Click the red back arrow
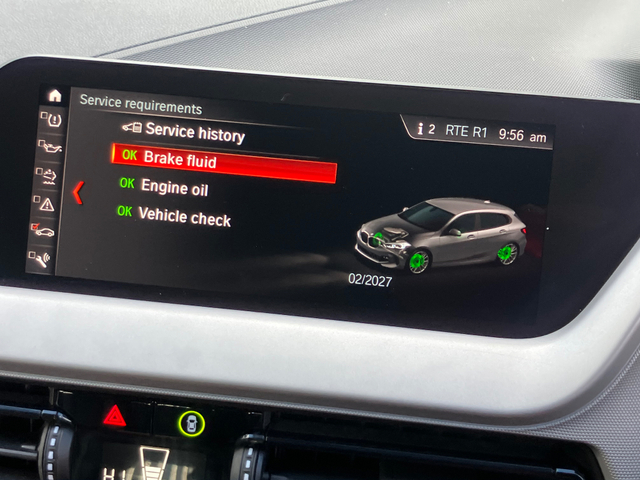This screenshot has width=640, height=480. 78,191
